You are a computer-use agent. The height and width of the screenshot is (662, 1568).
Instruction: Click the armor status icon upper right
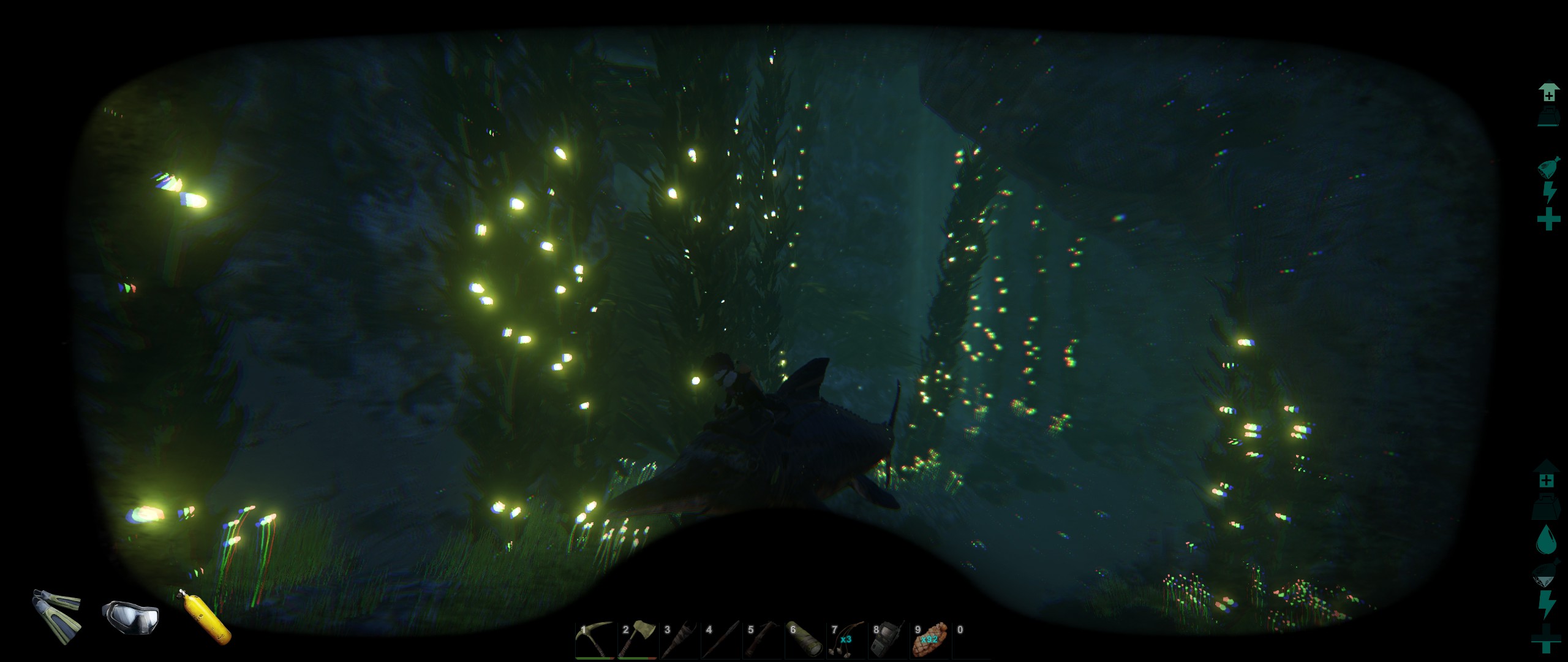click(1548, 115)
